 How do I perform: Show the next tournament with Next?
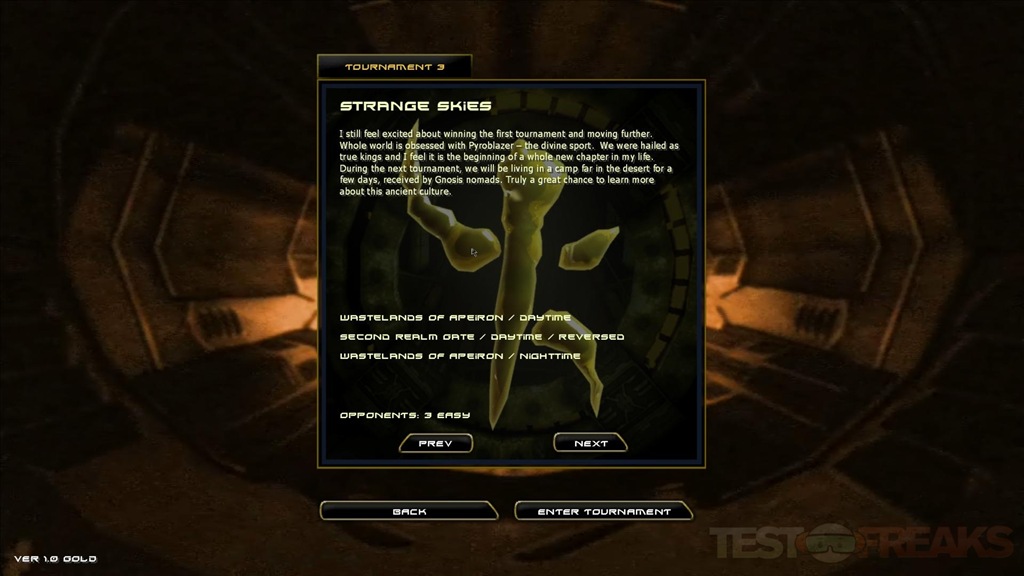pos(590,443)
